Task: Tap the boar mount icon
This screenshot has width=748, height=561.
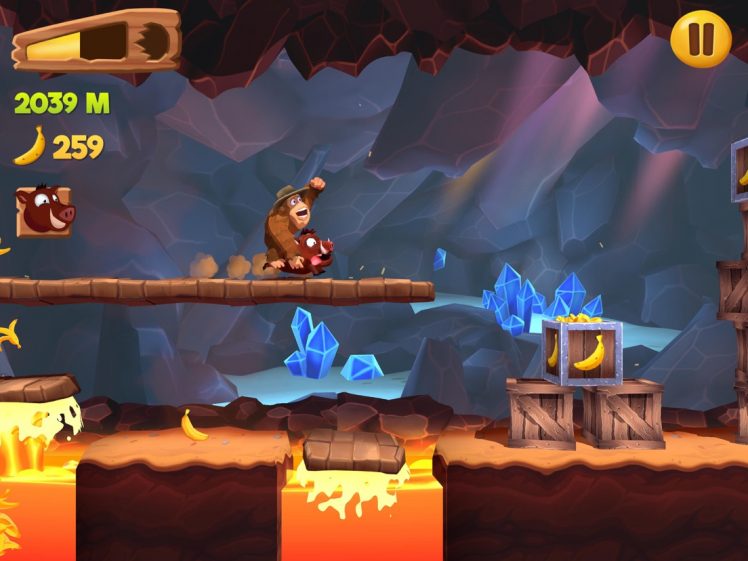Action: pos(43,211)
